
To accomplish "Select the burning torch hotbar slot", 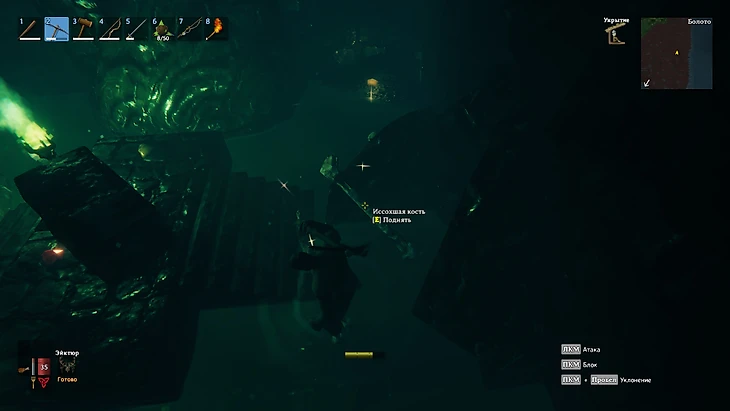I will tap(216, 29).
